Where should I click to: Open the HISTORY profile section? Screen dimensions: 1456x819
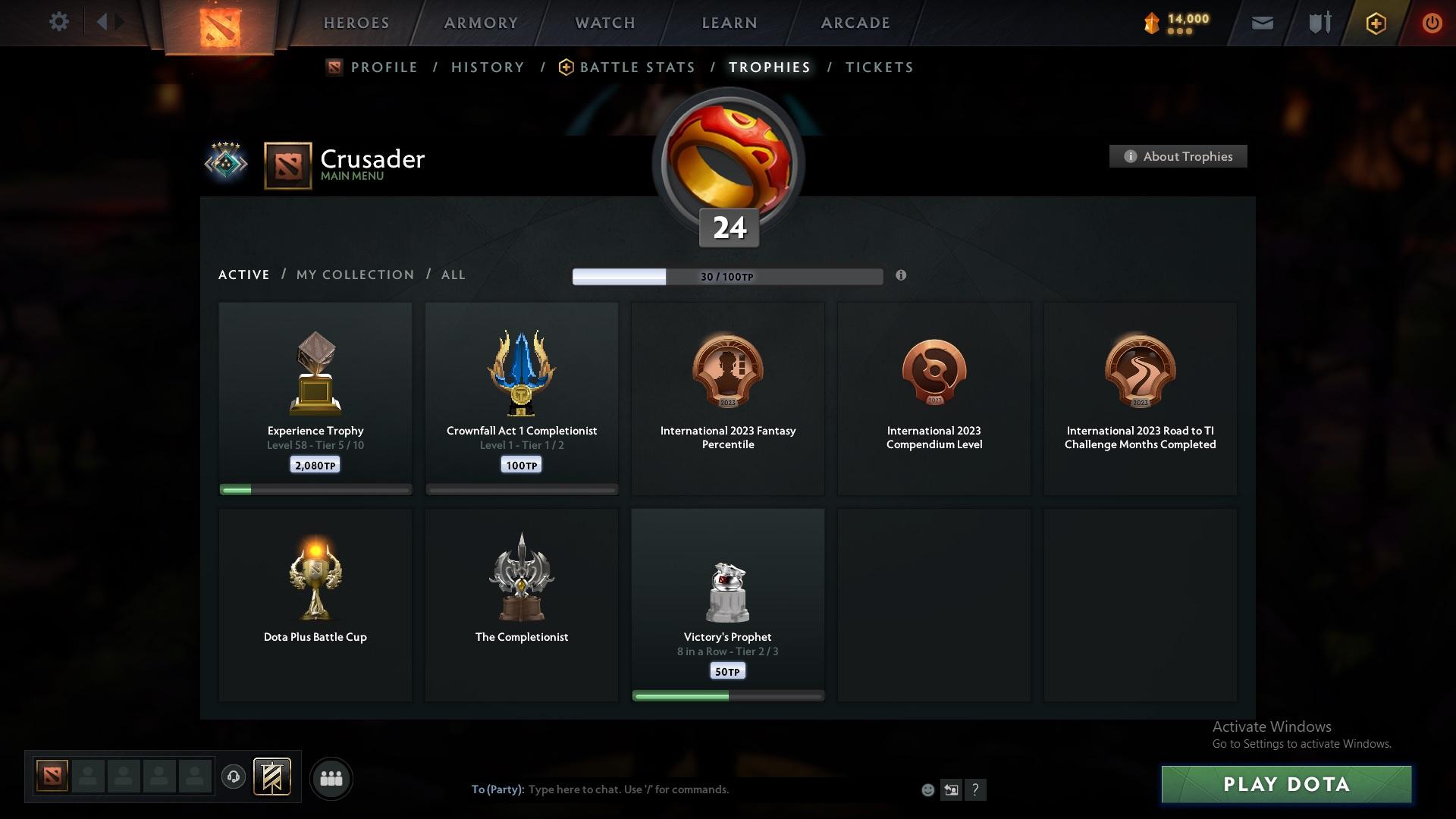tap(487, 67)
